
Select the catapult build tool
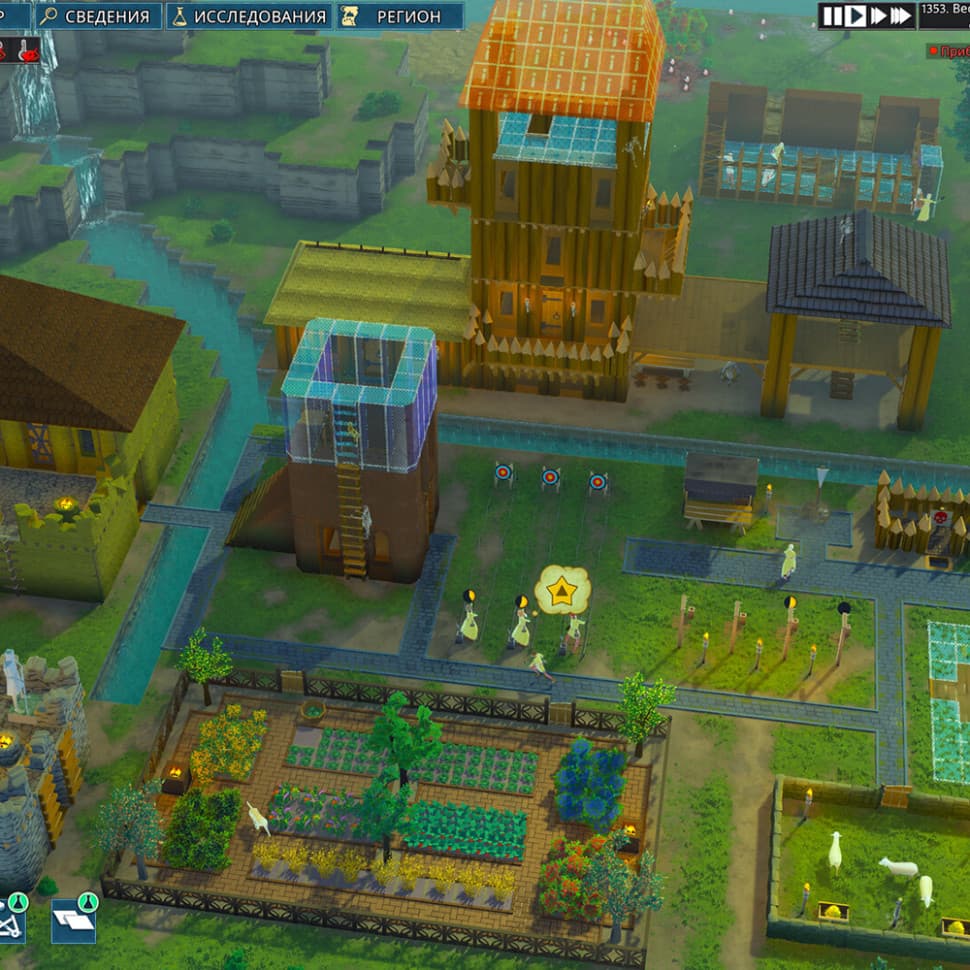(12, 919)
